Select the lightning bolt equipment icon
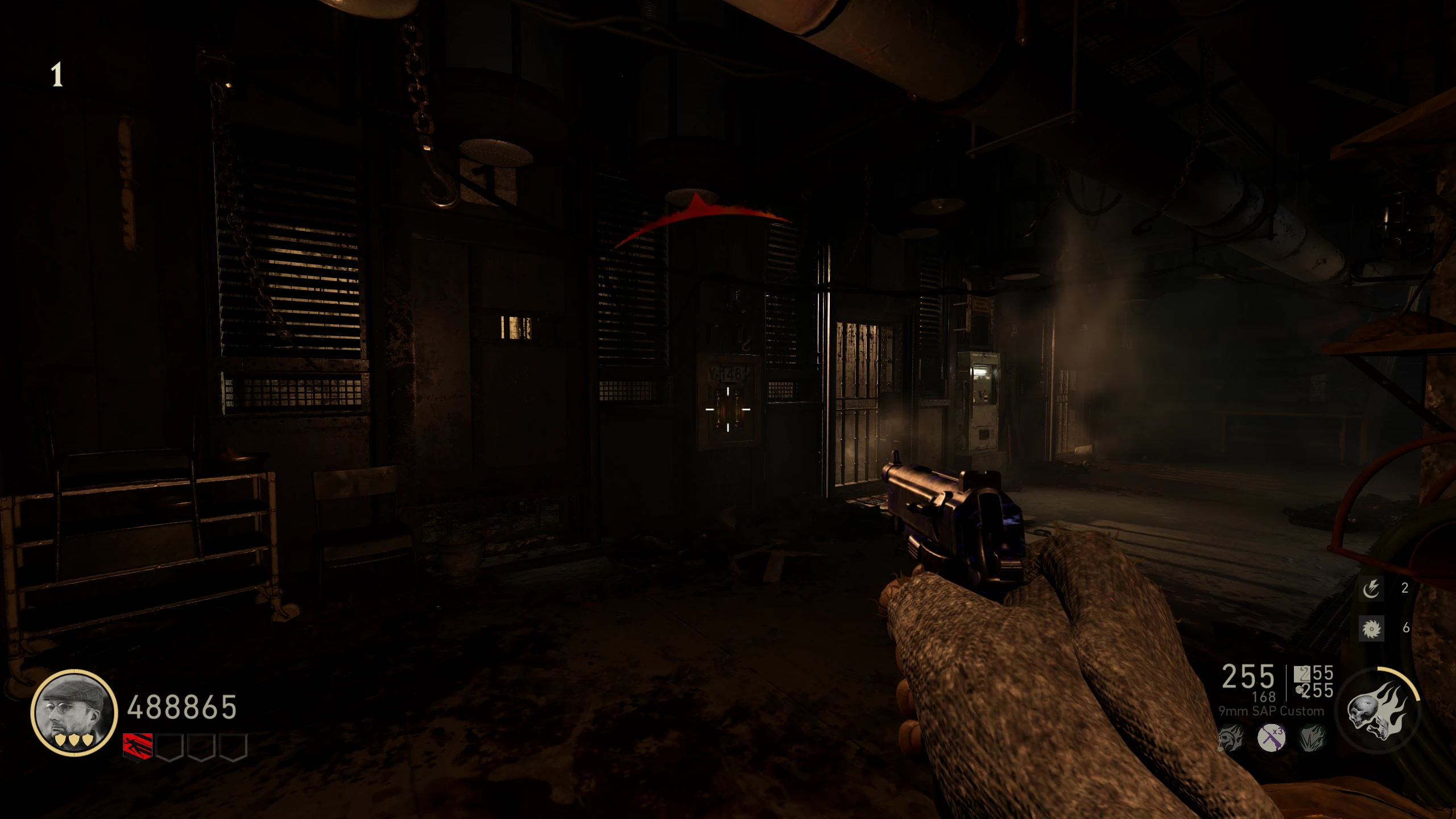The image size is (1456, 819). pyautogui.click(x=1371, y=589)
